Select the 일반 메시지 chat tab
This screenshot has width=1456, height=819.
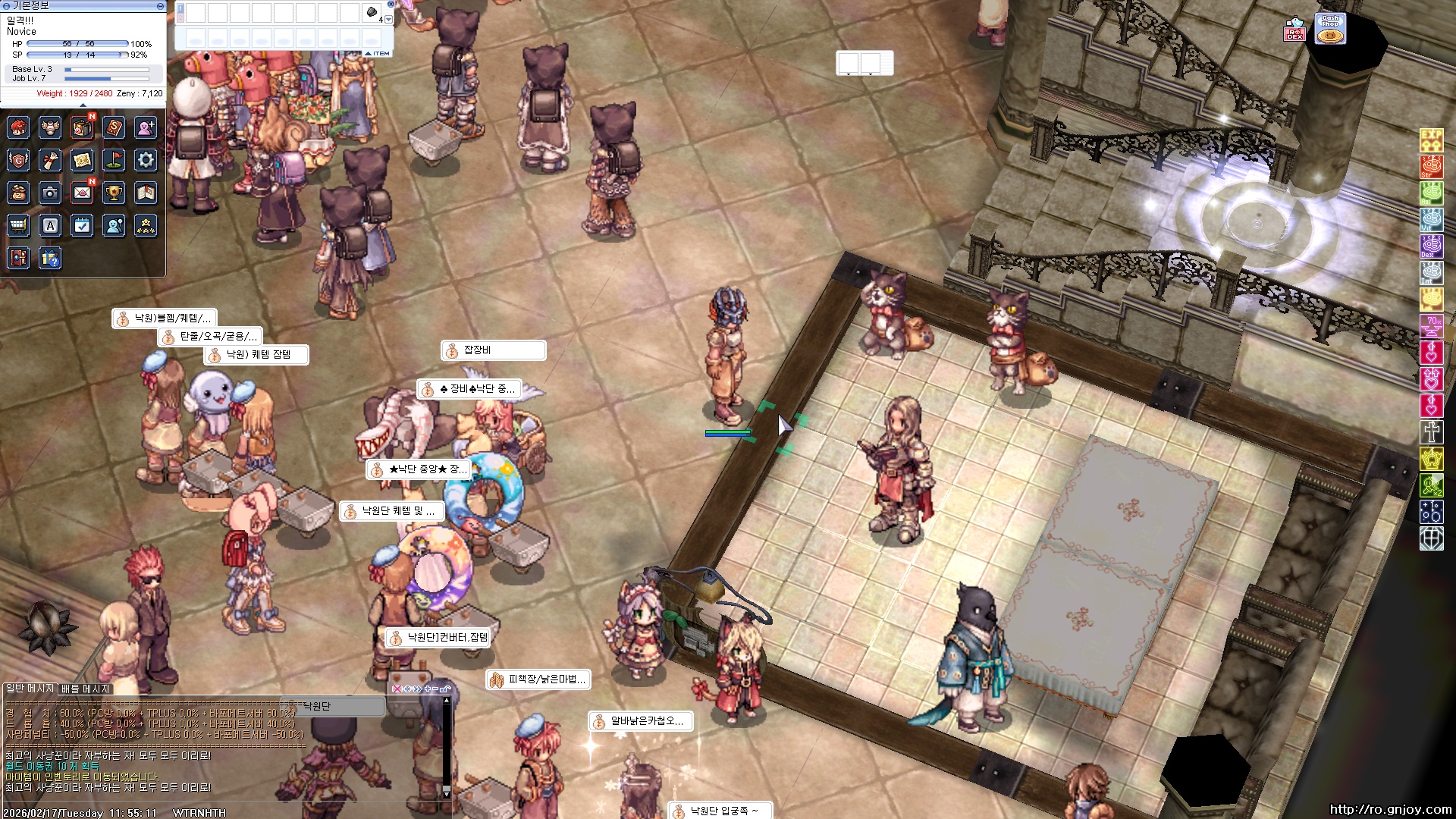30,689
